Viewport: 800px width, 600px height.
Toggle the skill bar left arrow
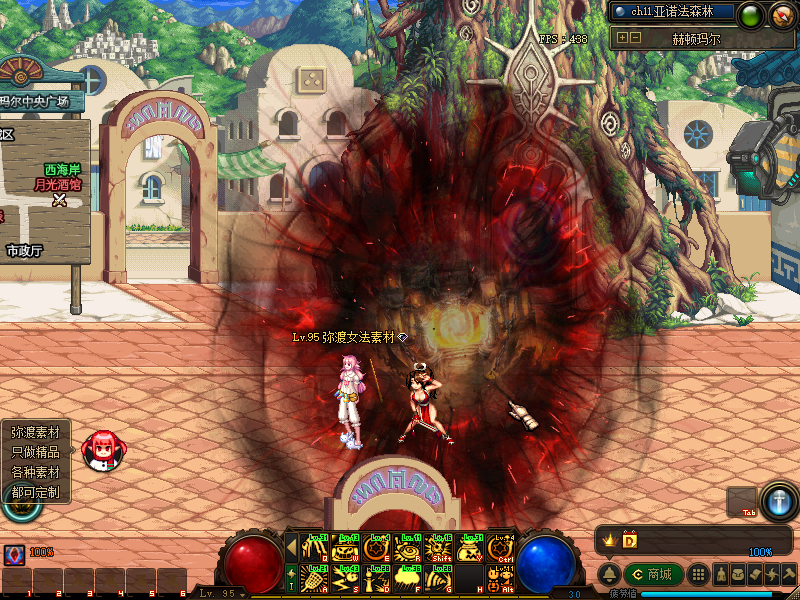pyautogui.click(x=292, y=547)
